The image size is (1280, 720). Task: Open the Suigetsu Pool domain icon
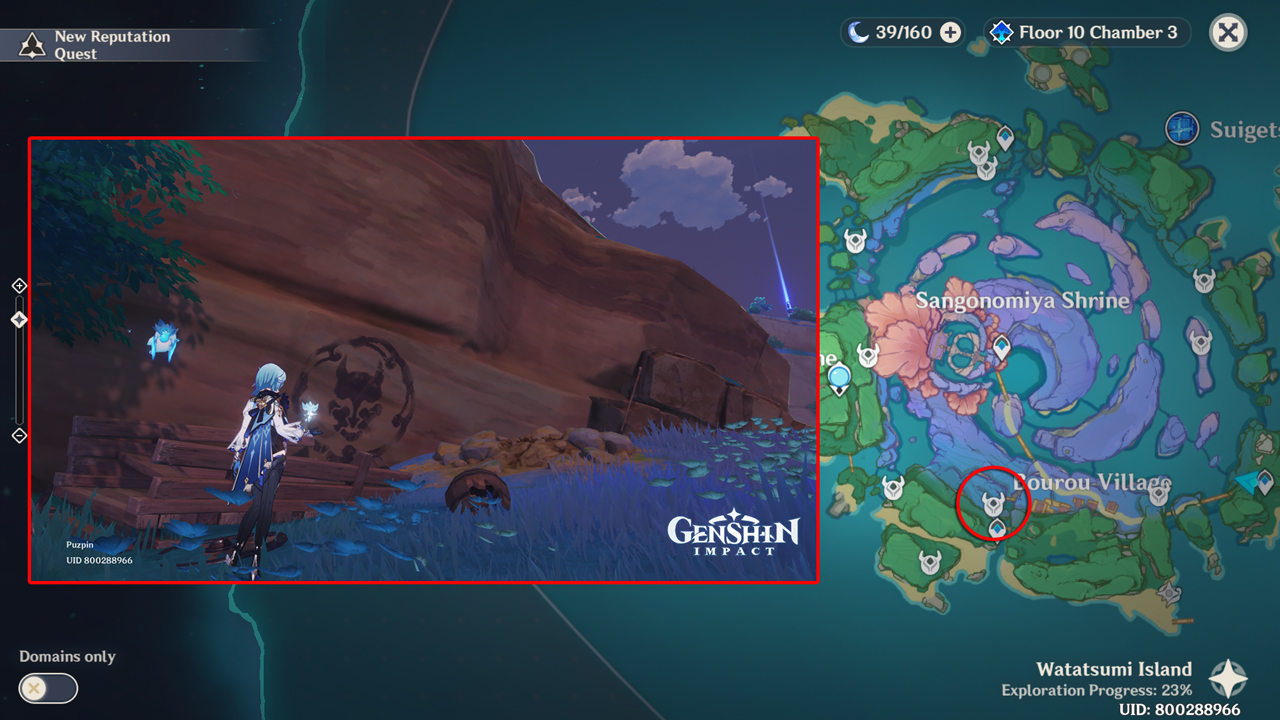coord(1182,129)
